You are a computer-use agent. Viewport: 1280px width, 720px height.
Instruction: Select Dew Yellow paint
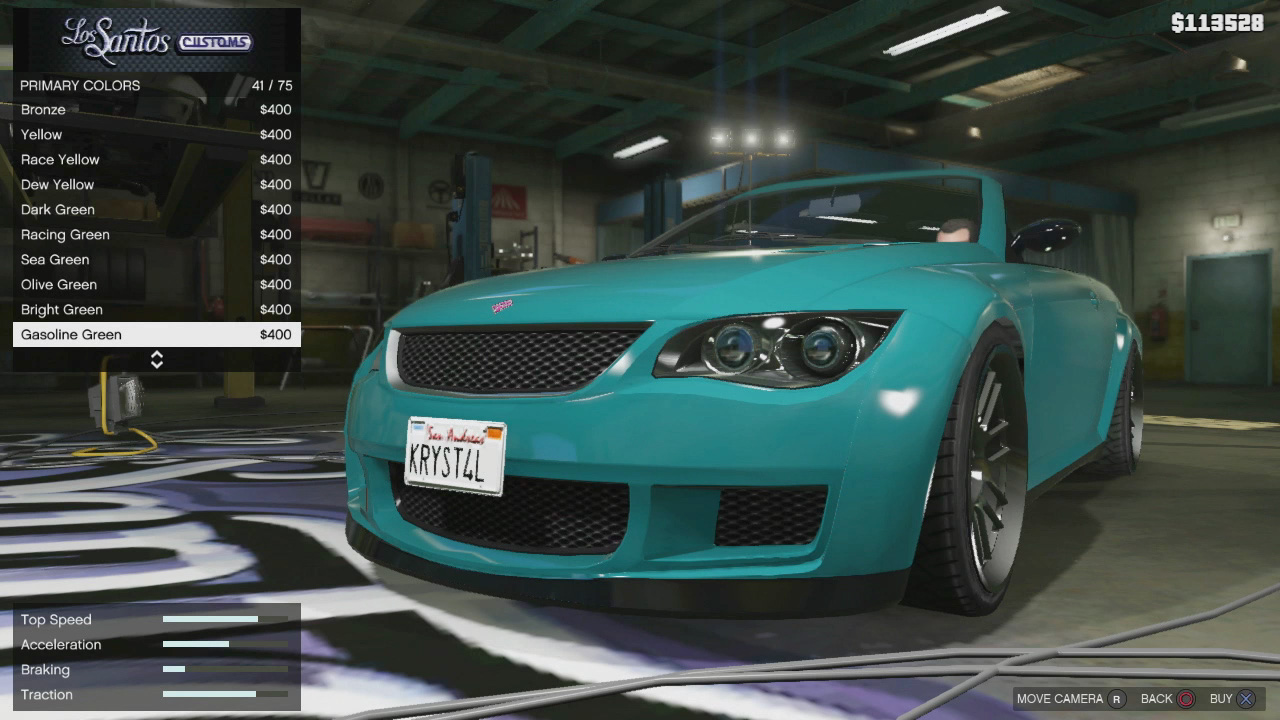point(156,185)
